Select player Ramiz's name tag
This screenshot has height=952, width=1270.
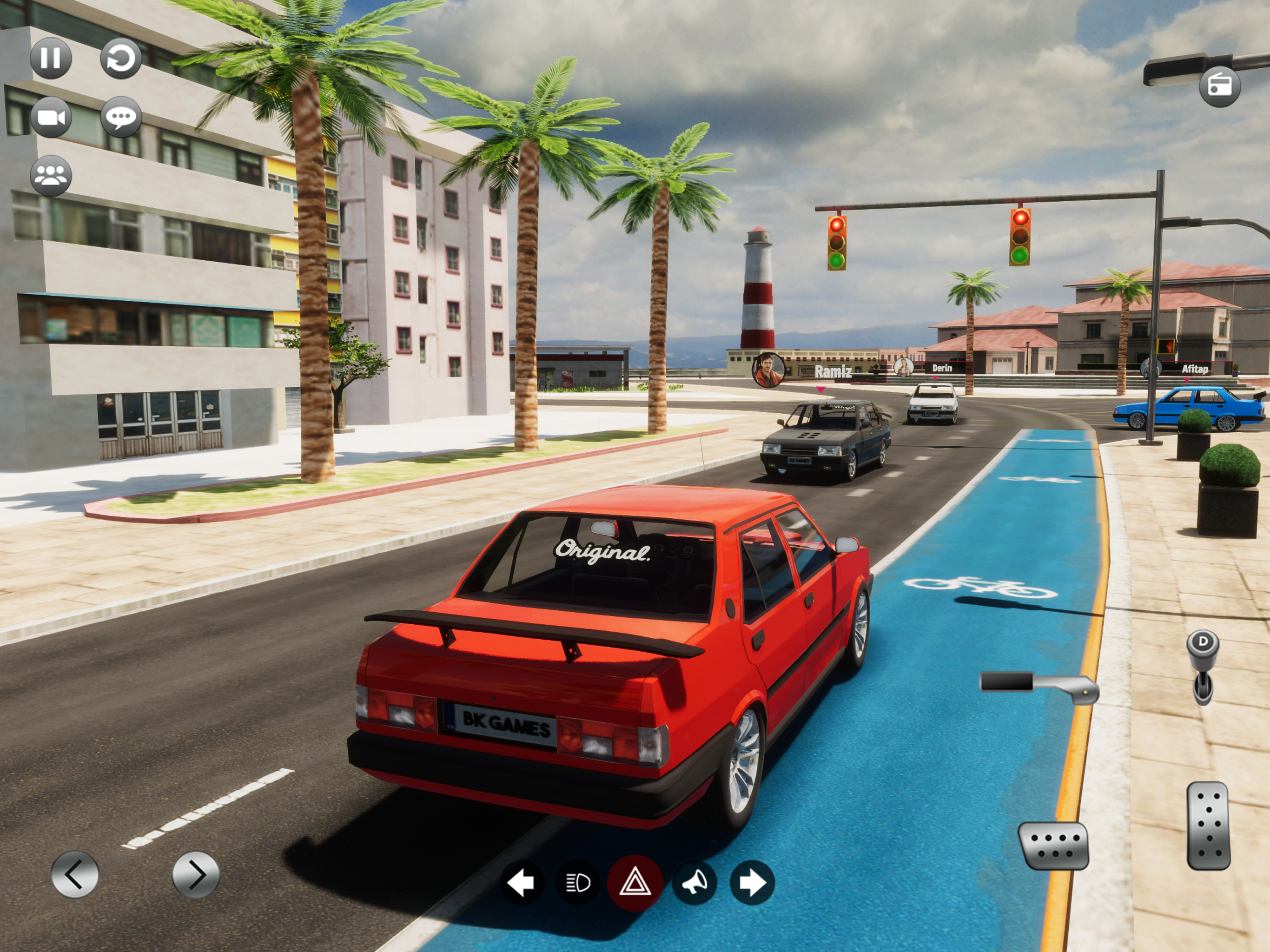(833, 371)
